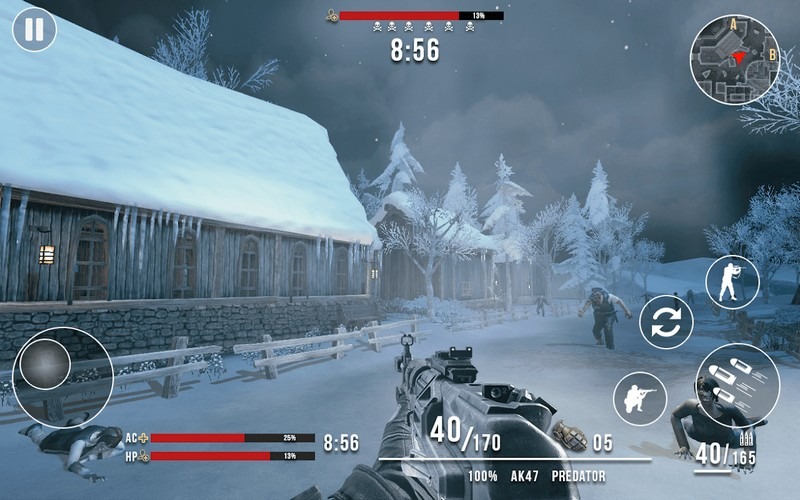Activate the crouching soldier stance button
This screenshot has width=800, height=500.
point(640,397)
